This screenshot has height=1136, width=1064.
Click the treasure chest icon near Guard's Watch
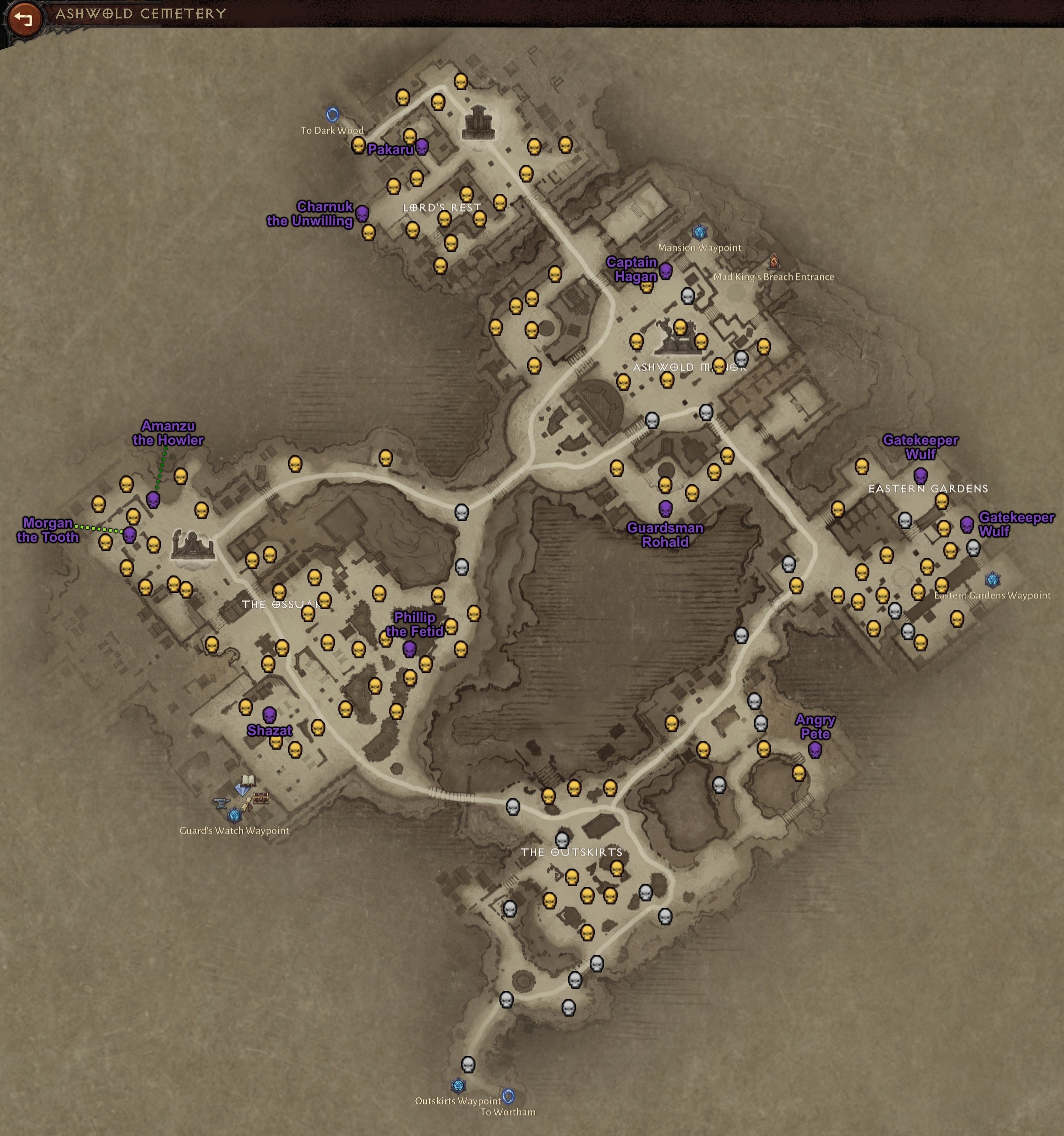point(261,798)
